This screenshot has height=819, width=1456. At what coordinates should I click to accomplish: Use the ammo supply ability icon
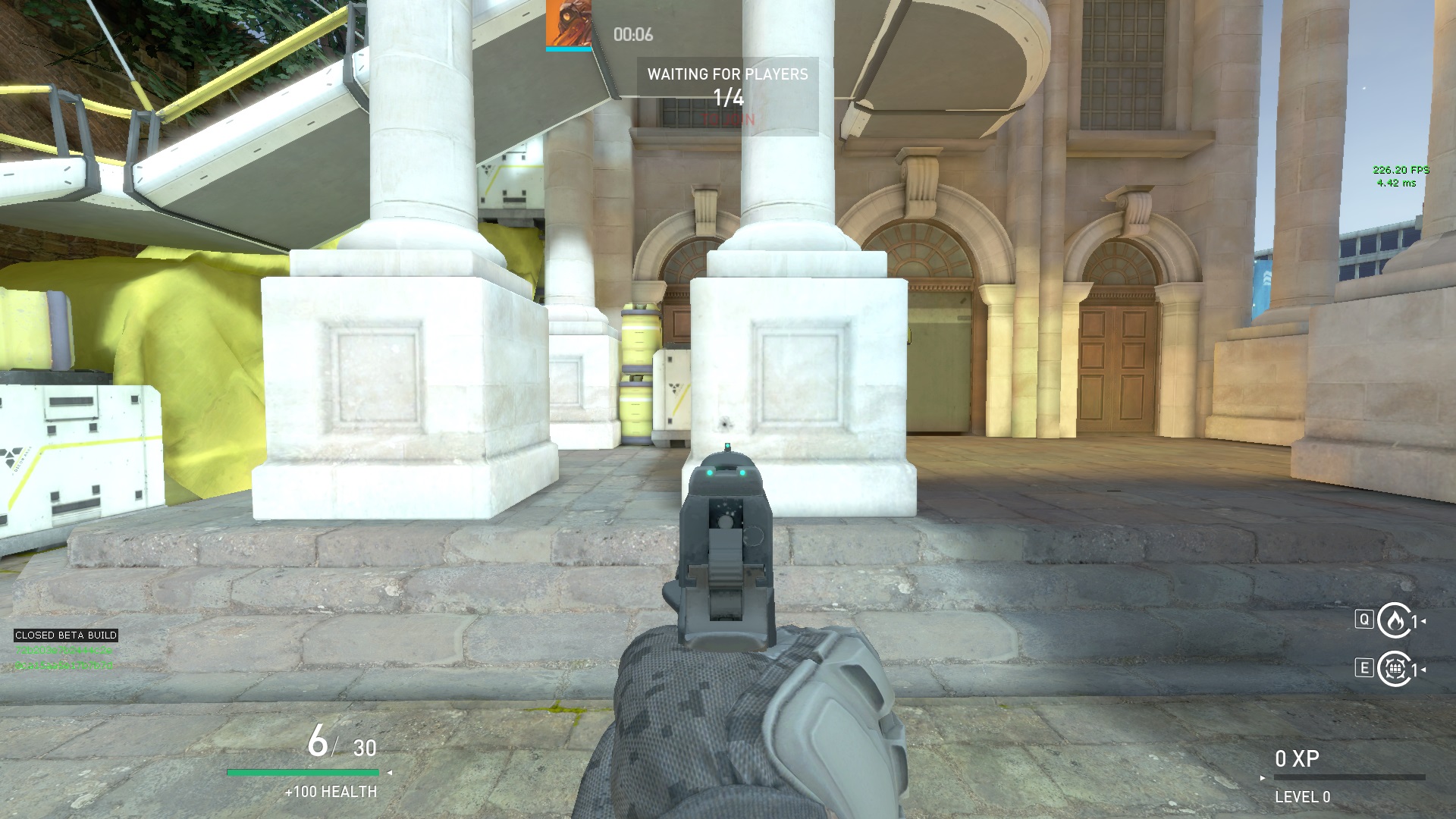(x=1393, y=669)
